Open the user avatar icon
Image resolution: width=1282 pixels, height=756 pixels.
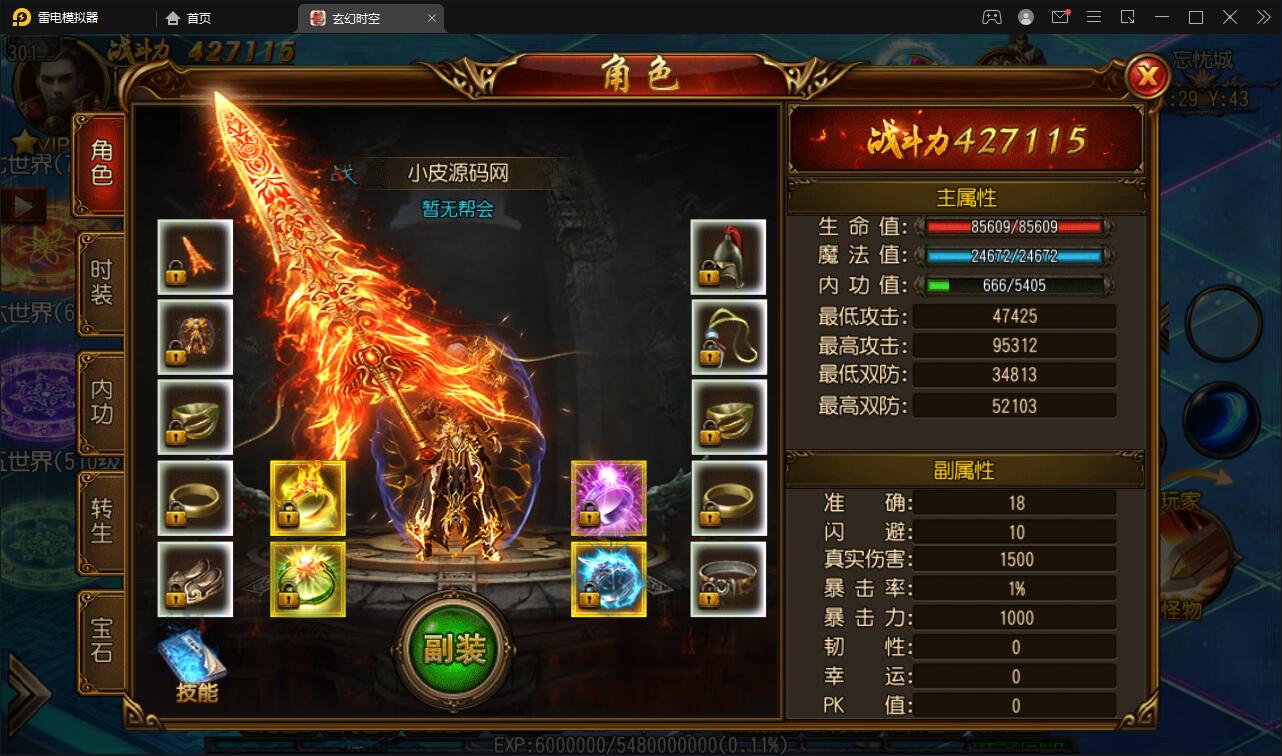point(1024,17)
